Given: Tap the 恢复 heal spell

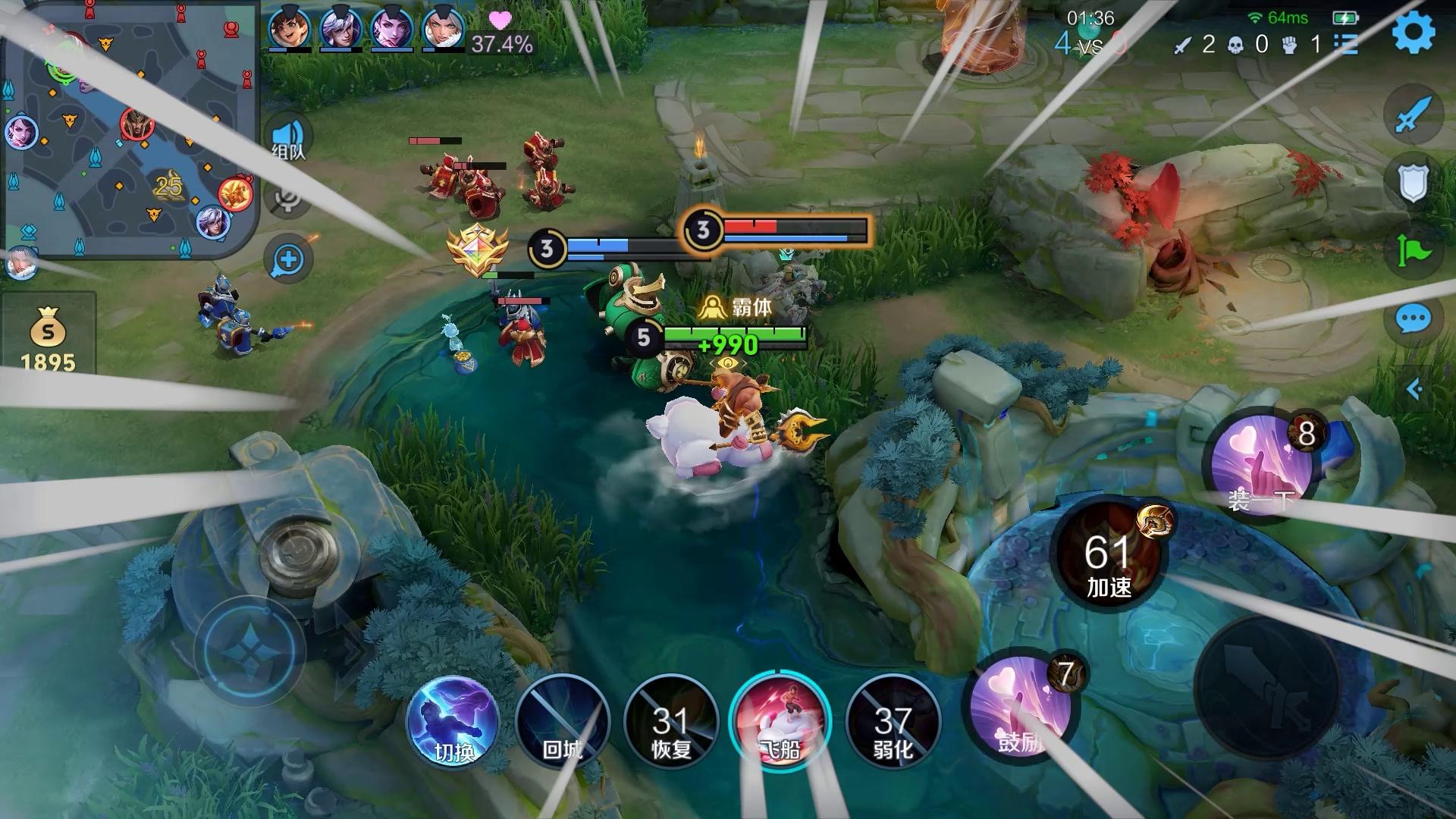Looking at the screenshot, I should click(x=671, y=721).
